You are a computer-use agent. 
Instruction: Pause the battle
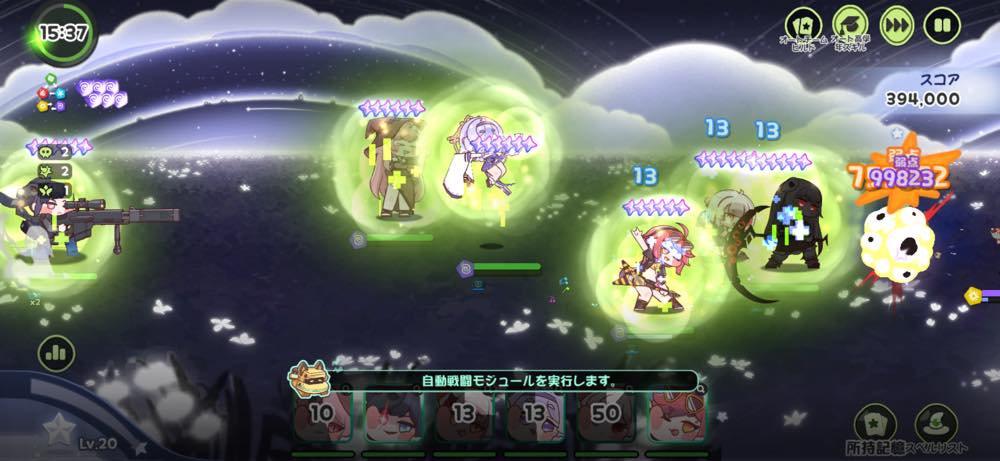coord(942,26)
